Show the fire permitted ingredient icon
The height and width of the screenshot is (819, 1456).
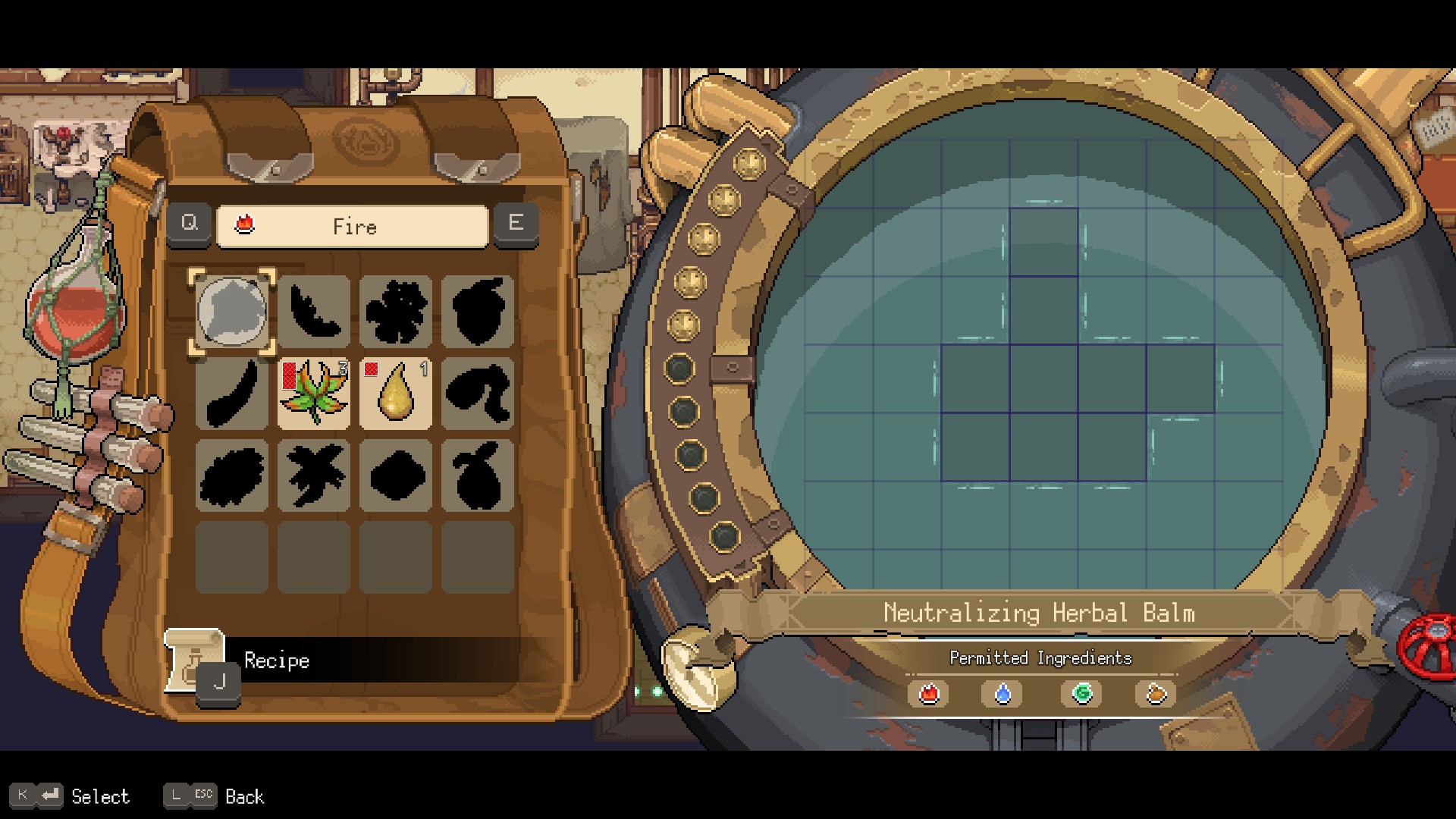[929, 694]
